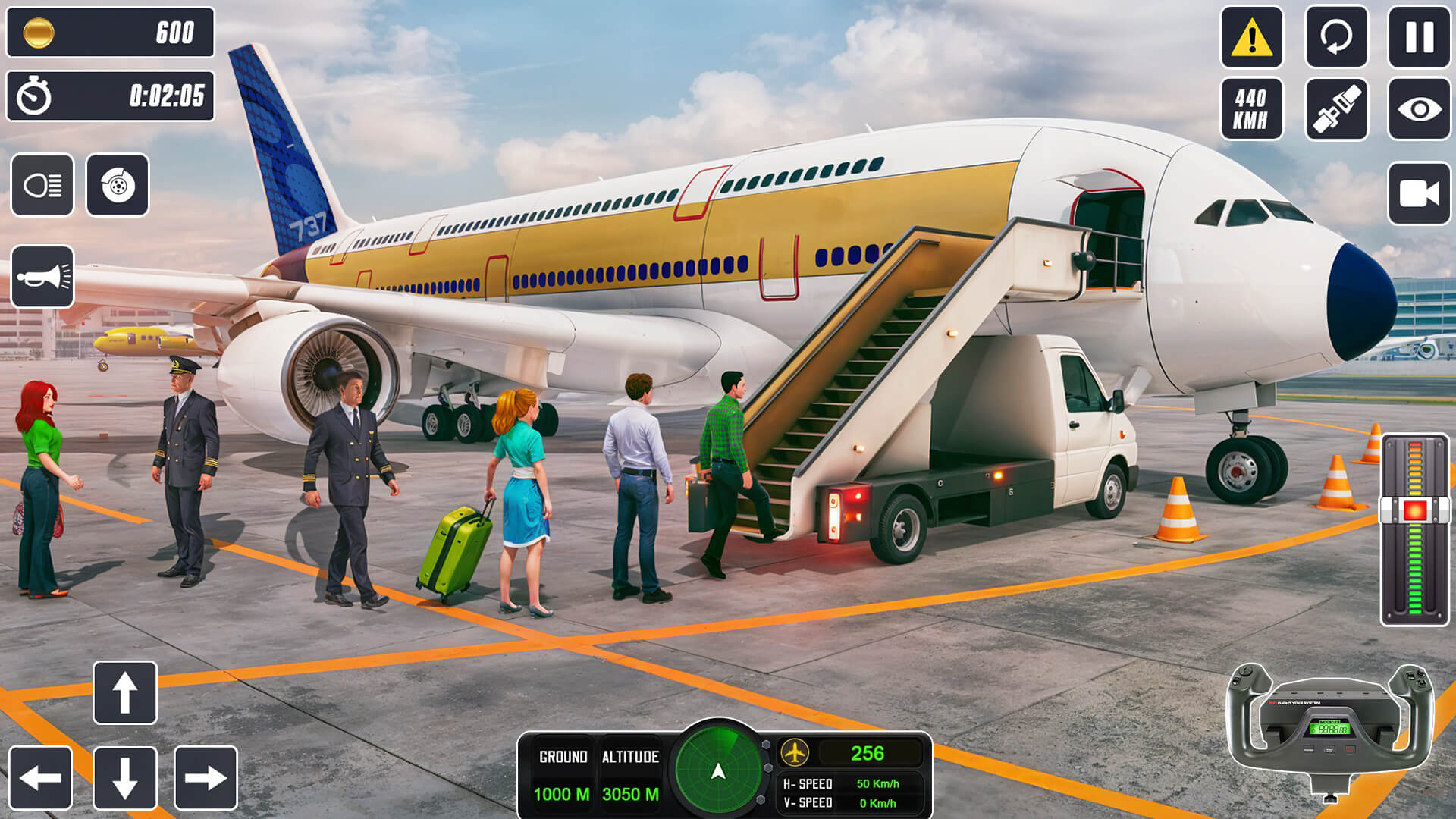Click the seatbelt sign icon

pos(1338,110)
